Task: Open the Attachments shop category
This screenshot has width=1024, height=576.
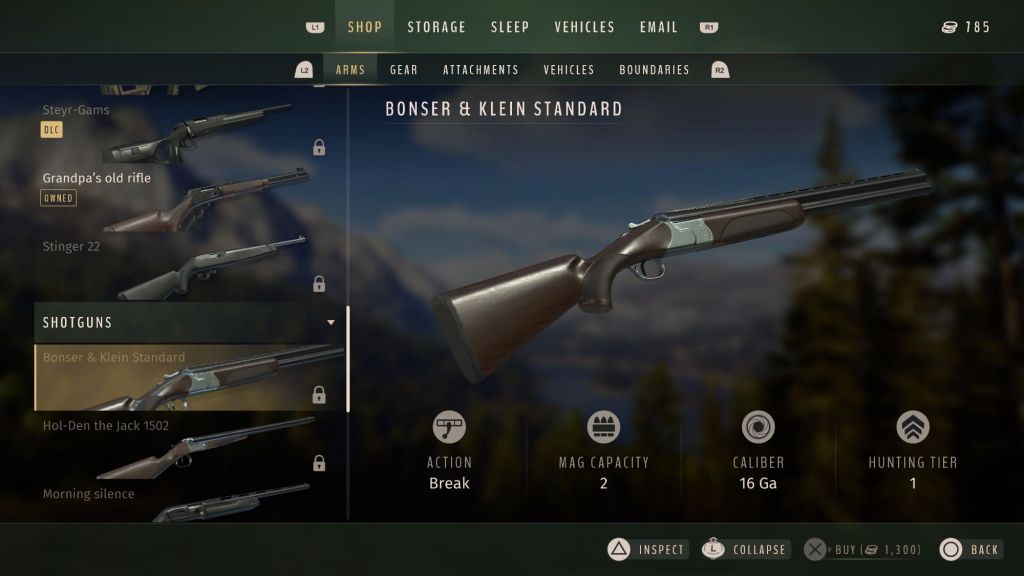Action: click(x=480, y=70)
